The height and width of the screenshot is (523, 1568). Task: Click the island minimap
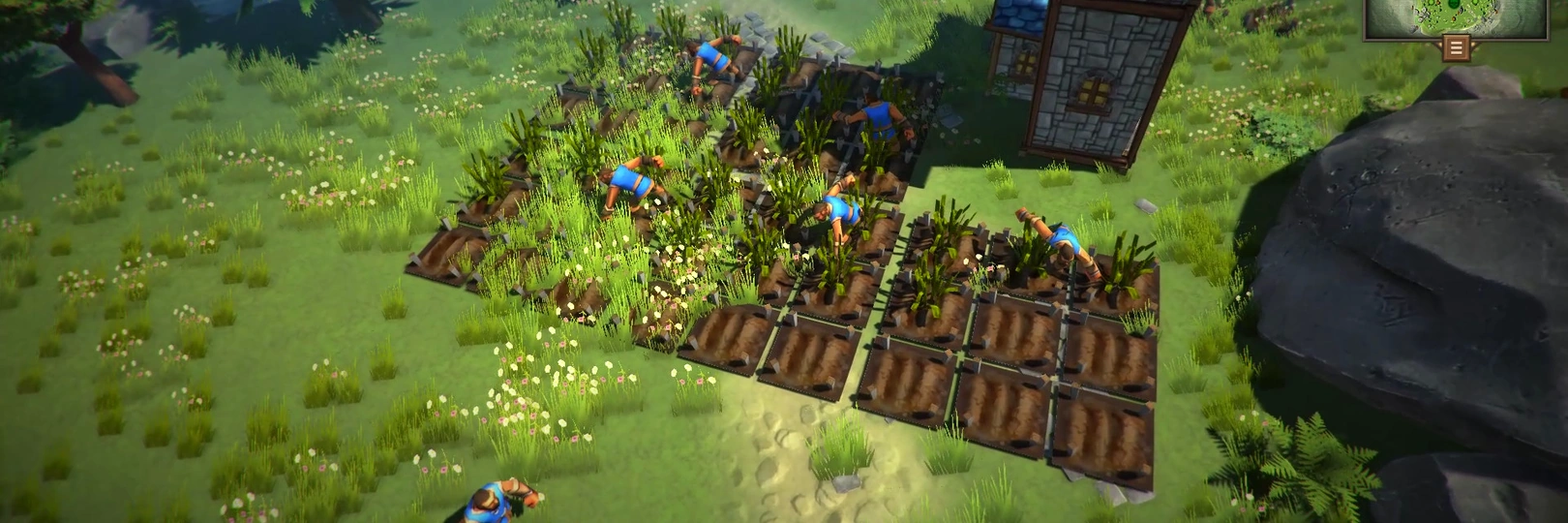tap(1454, 16)
